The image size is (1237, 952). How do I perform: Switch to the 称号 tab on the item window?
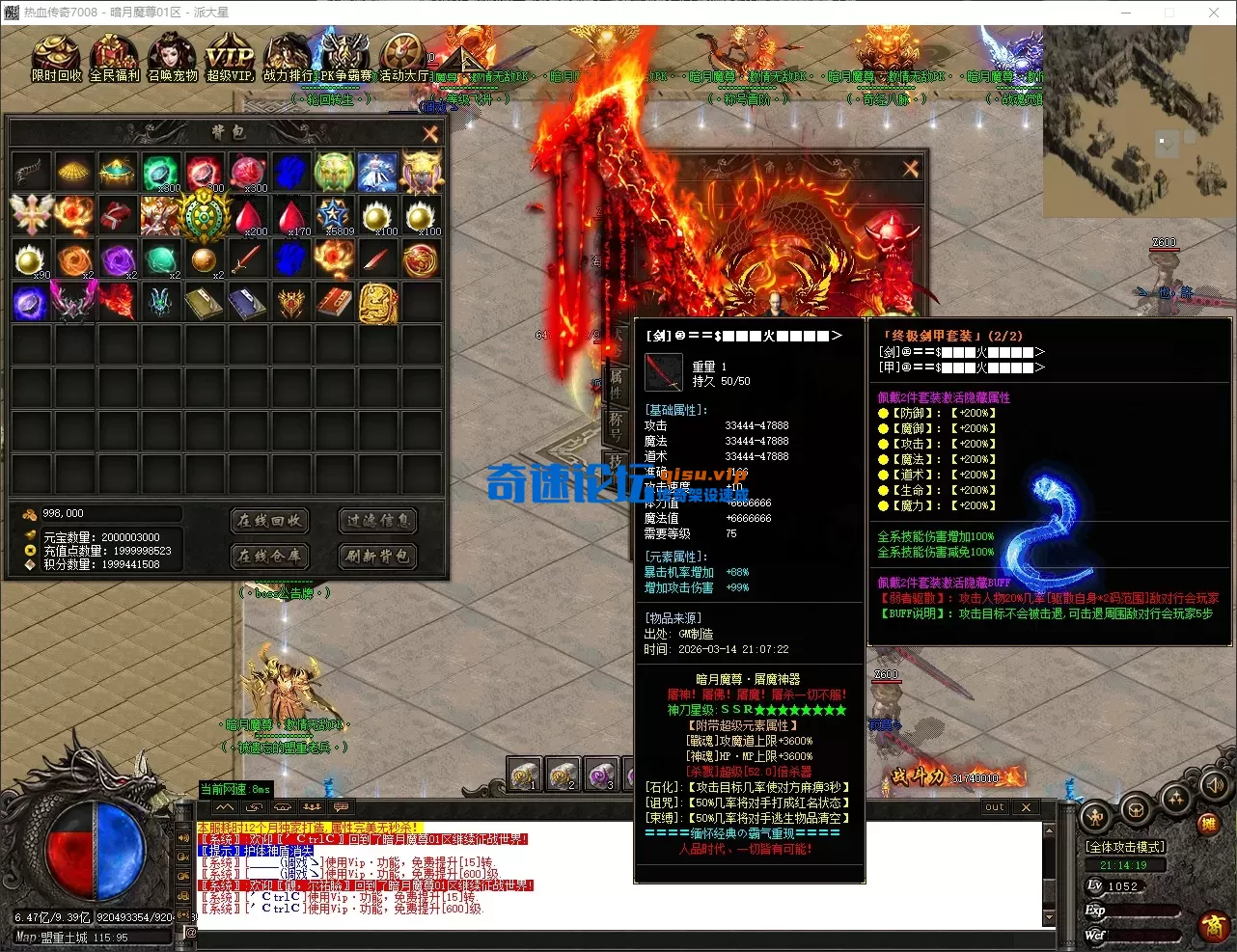click(618, 427)
